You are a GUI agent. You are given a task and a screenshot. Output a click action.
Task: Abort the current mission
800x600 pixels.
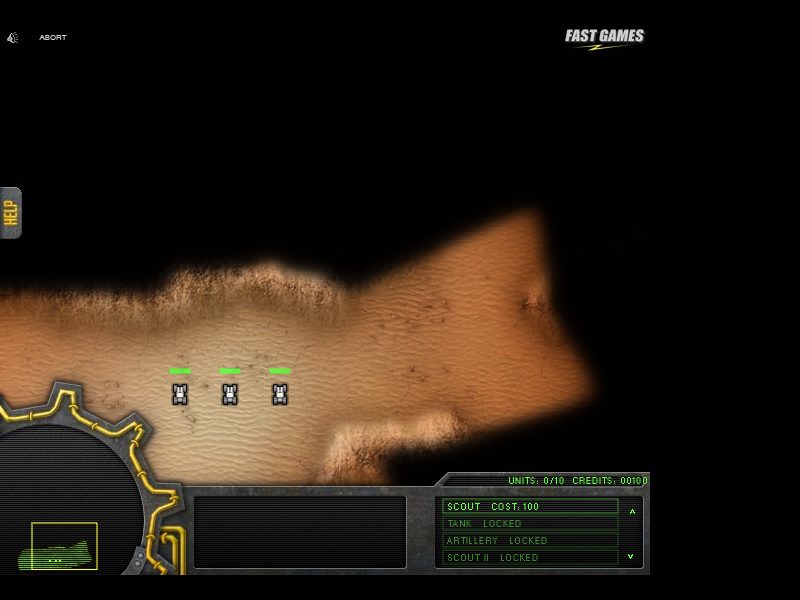click(x=53, y=38)
